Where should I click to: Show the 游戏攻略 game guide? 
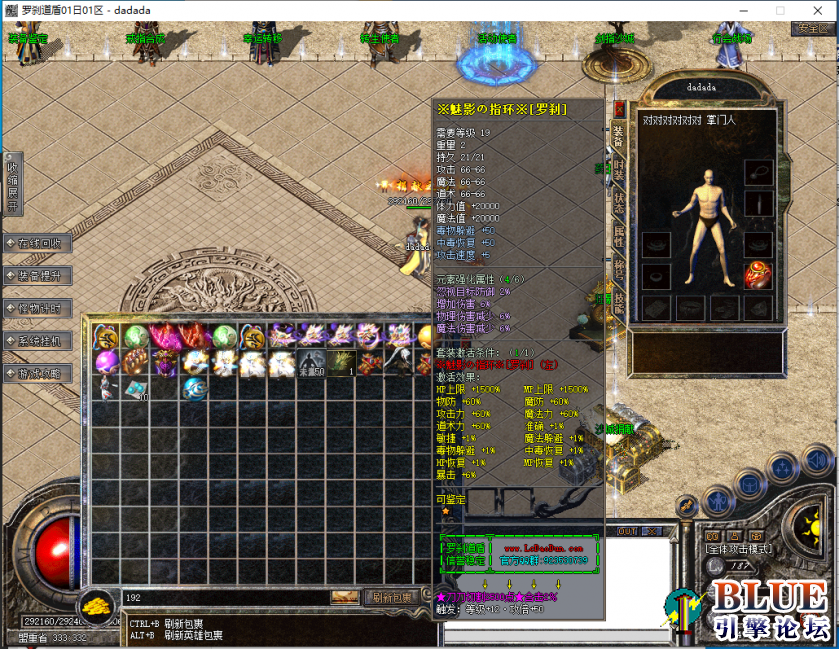(38, 374)
